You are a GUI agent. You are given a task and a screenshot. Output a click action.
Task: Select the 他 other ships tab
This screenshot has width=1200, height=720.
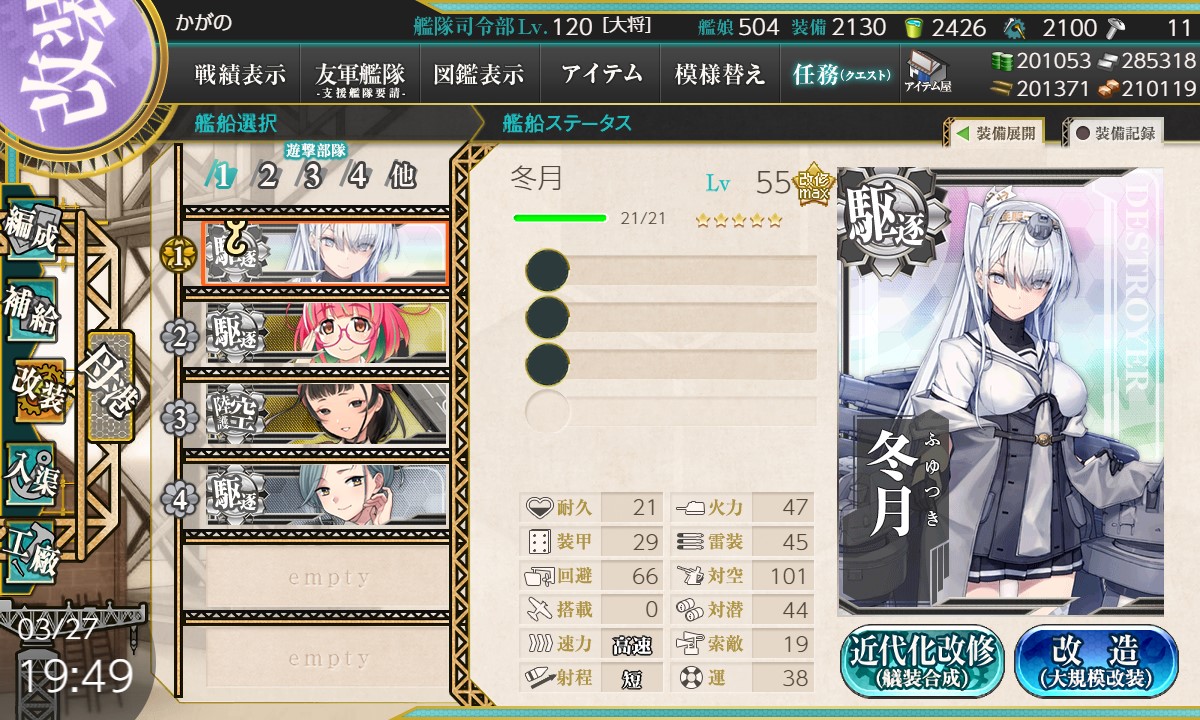[402, 177]
